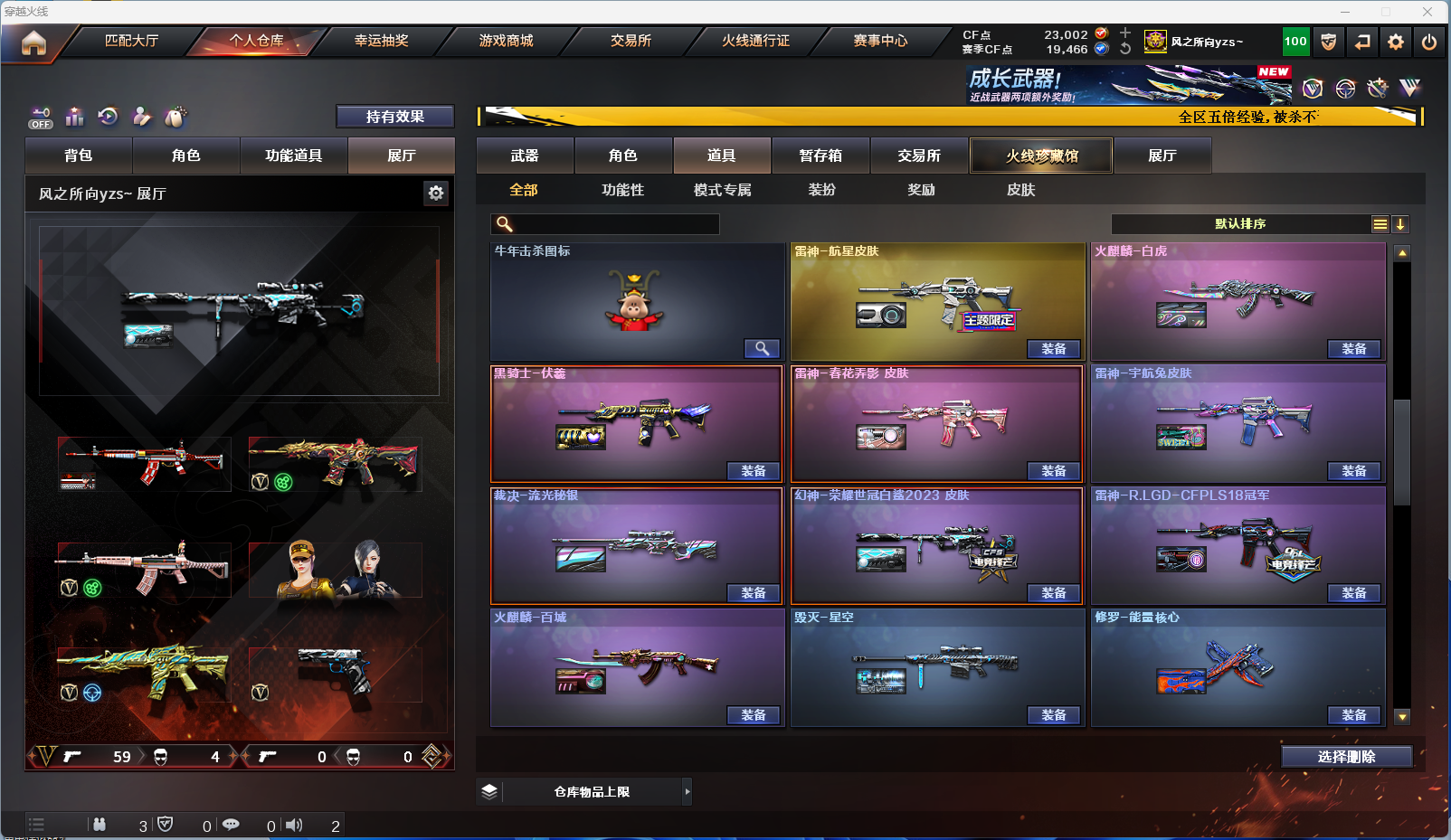Equip the 火麒麟-白虎 weapon
Image resolution: width=1451 pixels, height=840 pixels.
tap(1353, 349)
